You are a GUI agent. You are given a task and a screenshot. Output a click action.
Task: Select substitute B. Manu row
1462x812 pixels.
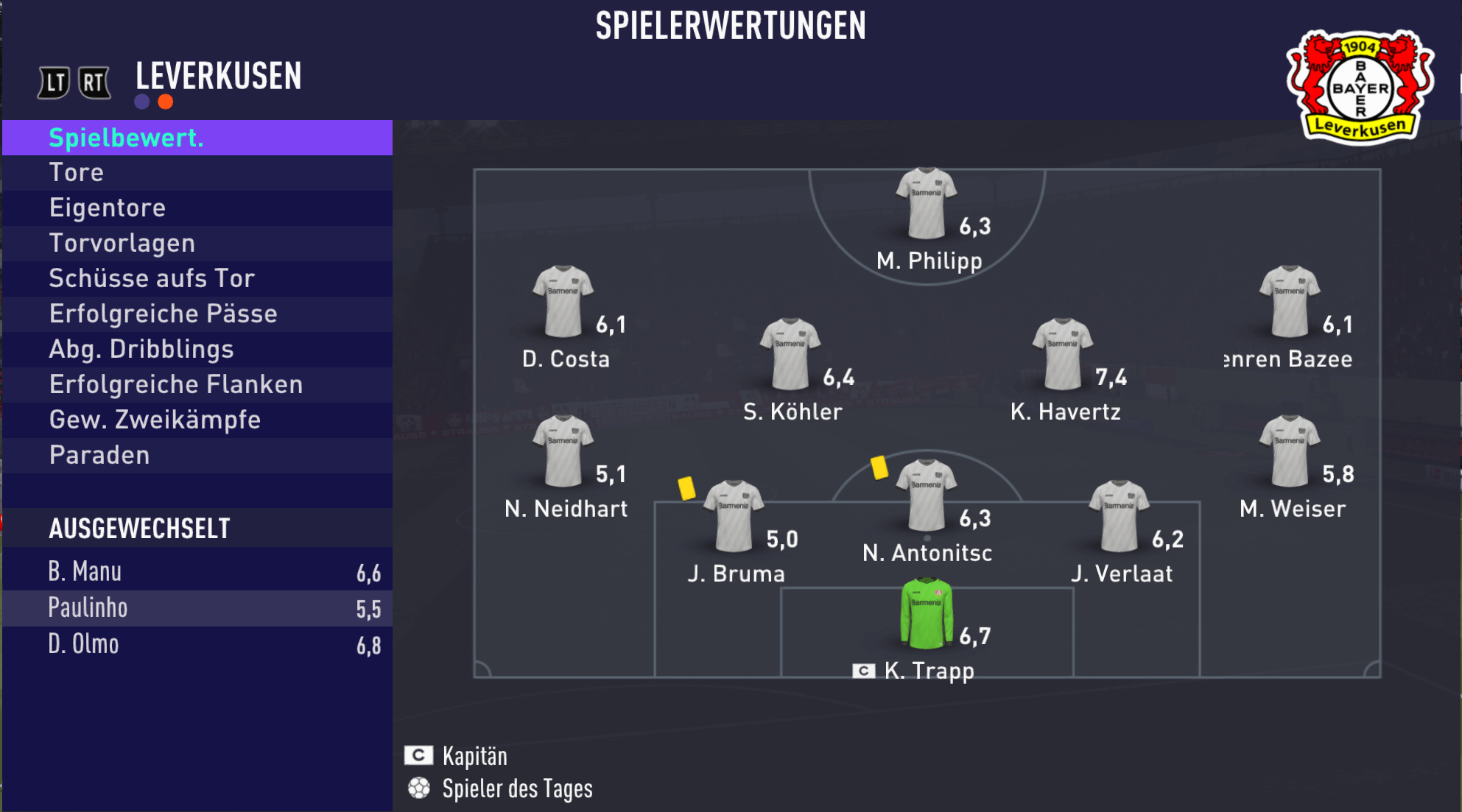[x=197, y=572]
